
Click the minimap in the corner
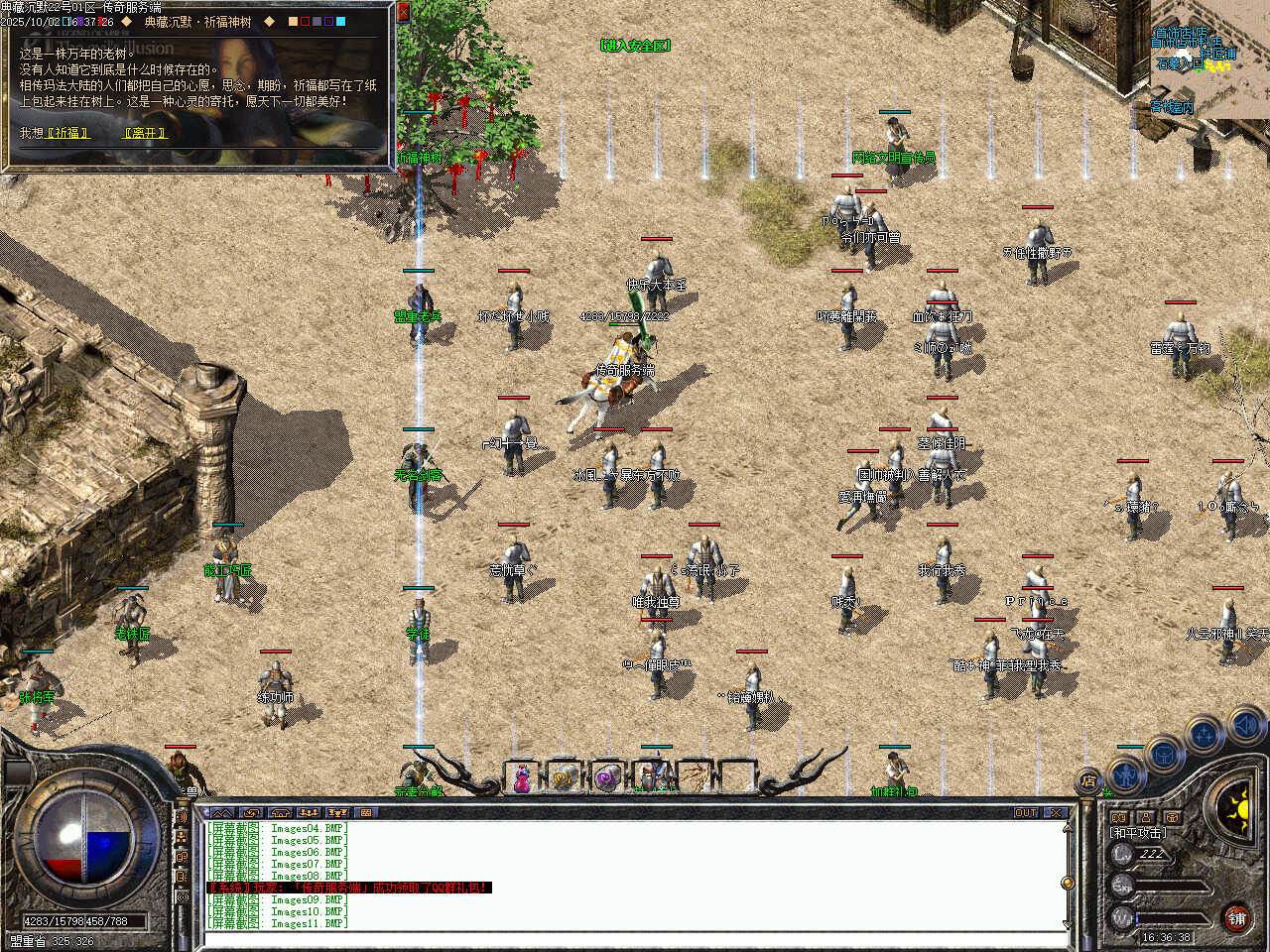(1209, 59)
